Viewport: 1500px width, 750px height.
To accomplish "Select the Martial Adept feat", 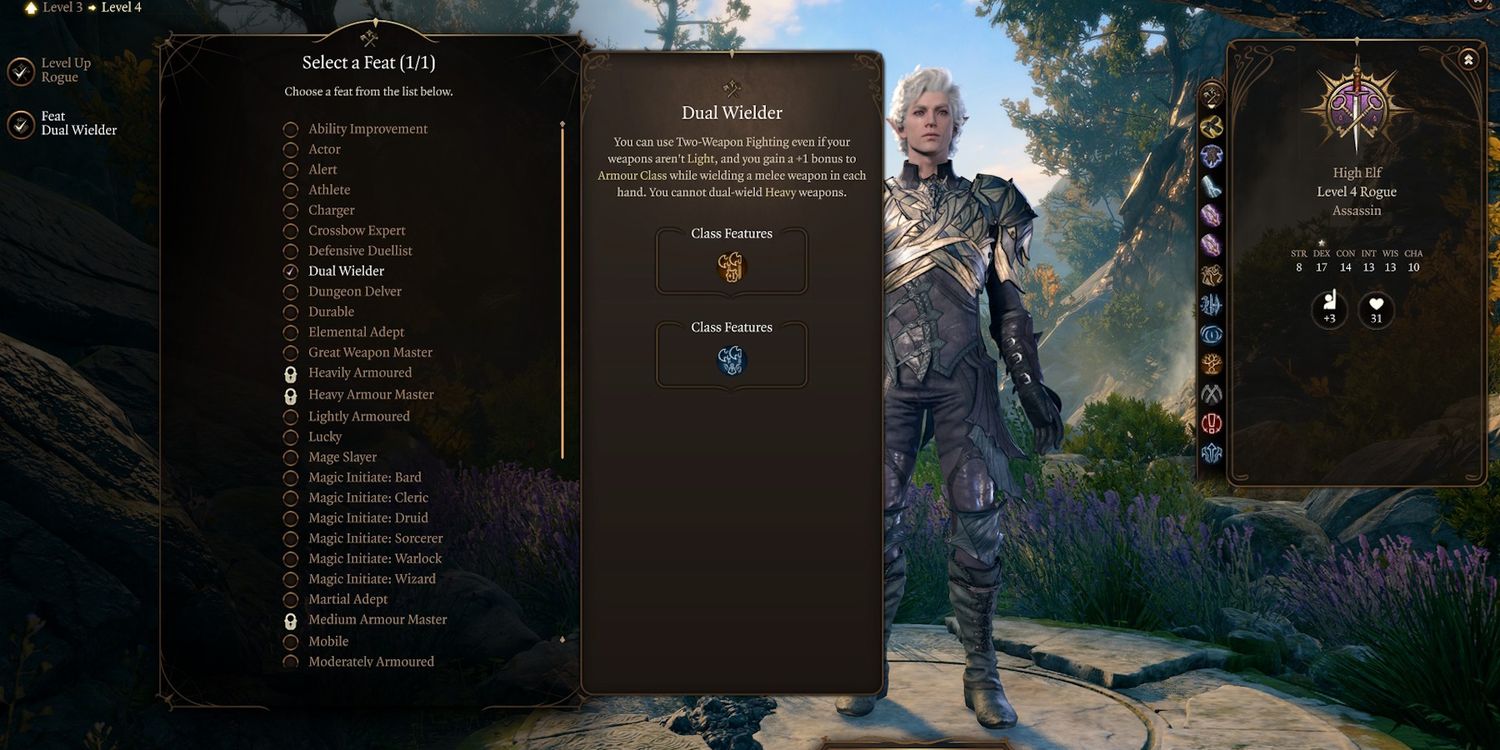I will 347,599.
